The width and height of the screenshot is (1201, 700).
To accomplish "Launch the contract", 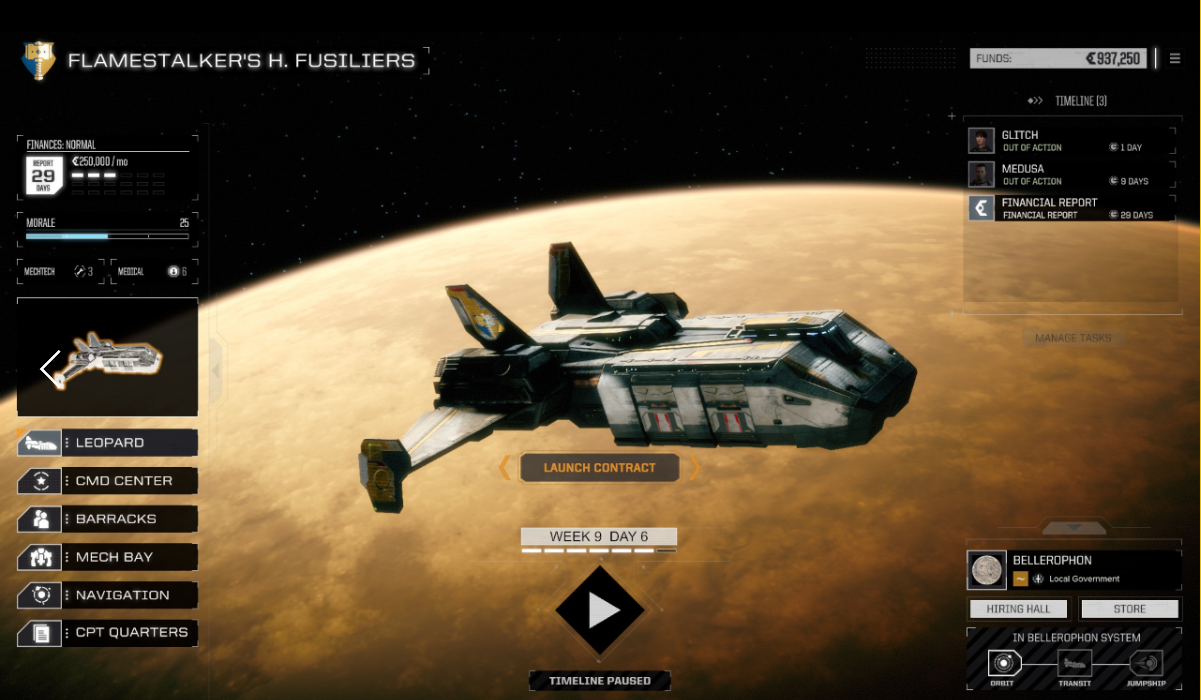I will [599, 468].
